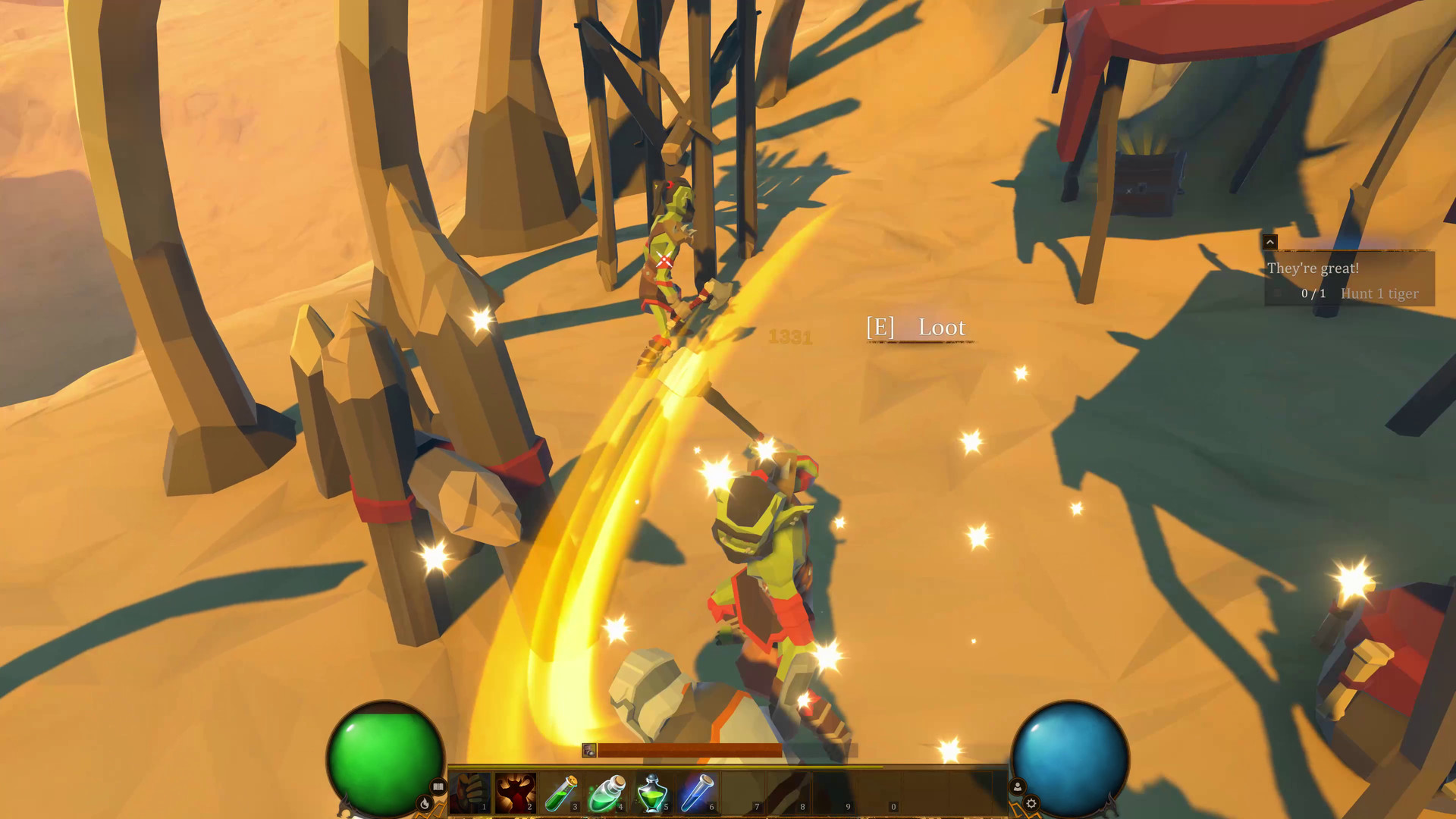Use the green bottle potion in slot 5
Viewport: 1456px width, 819px height.
[653, 792]
